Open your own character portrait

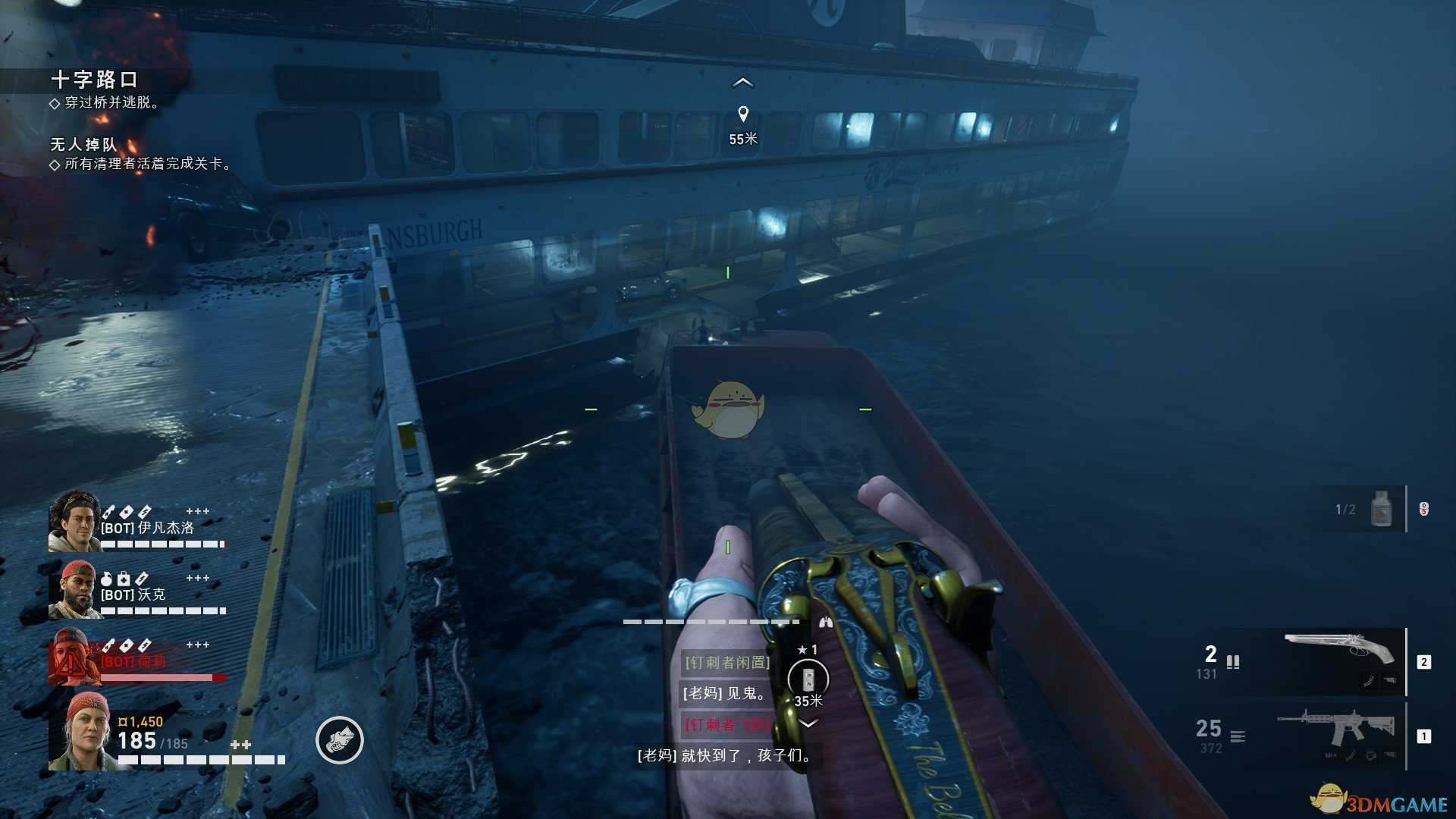tap(81, 732)
